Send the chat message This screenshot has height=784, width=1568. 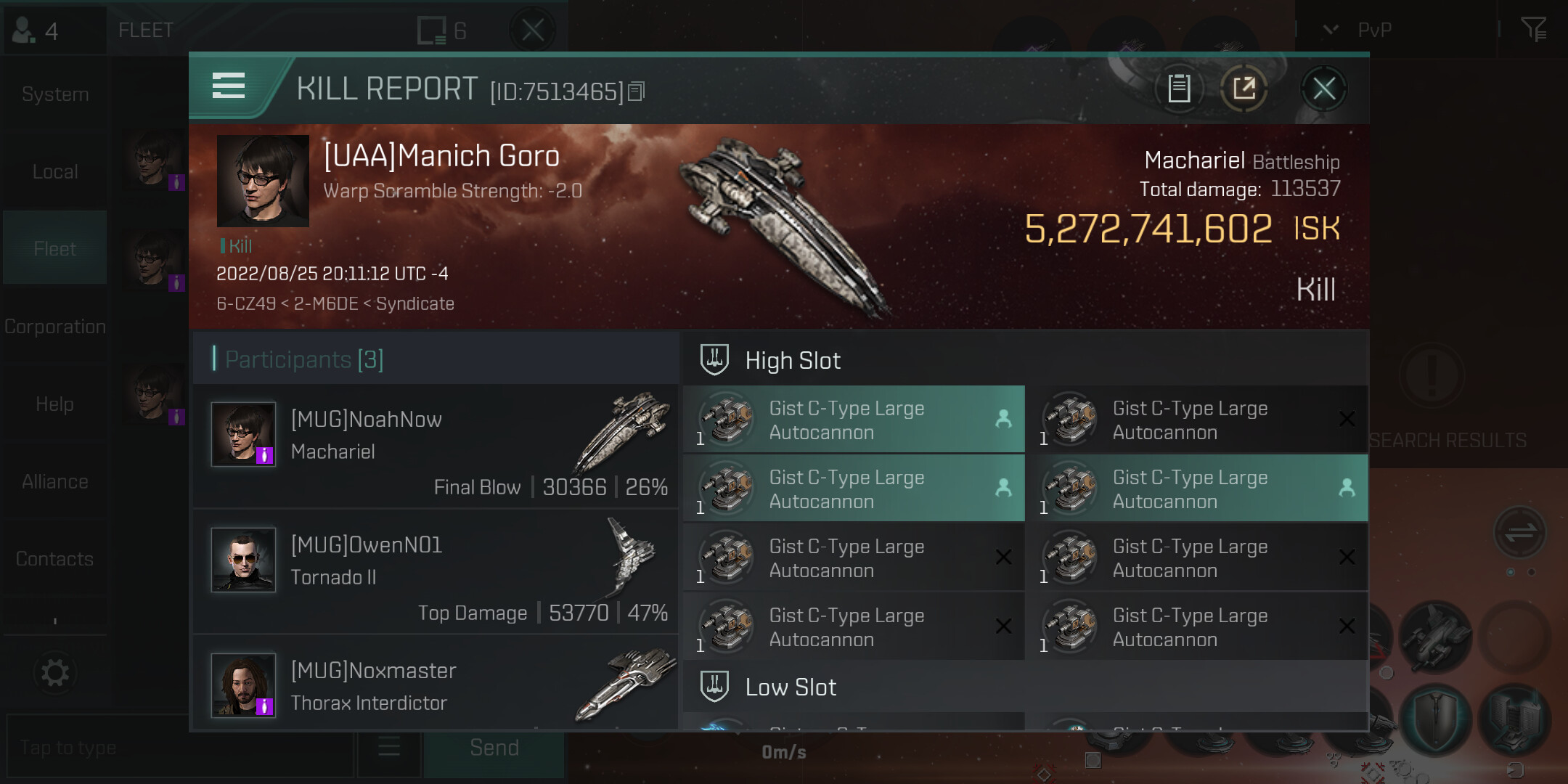tap(494, 748)
